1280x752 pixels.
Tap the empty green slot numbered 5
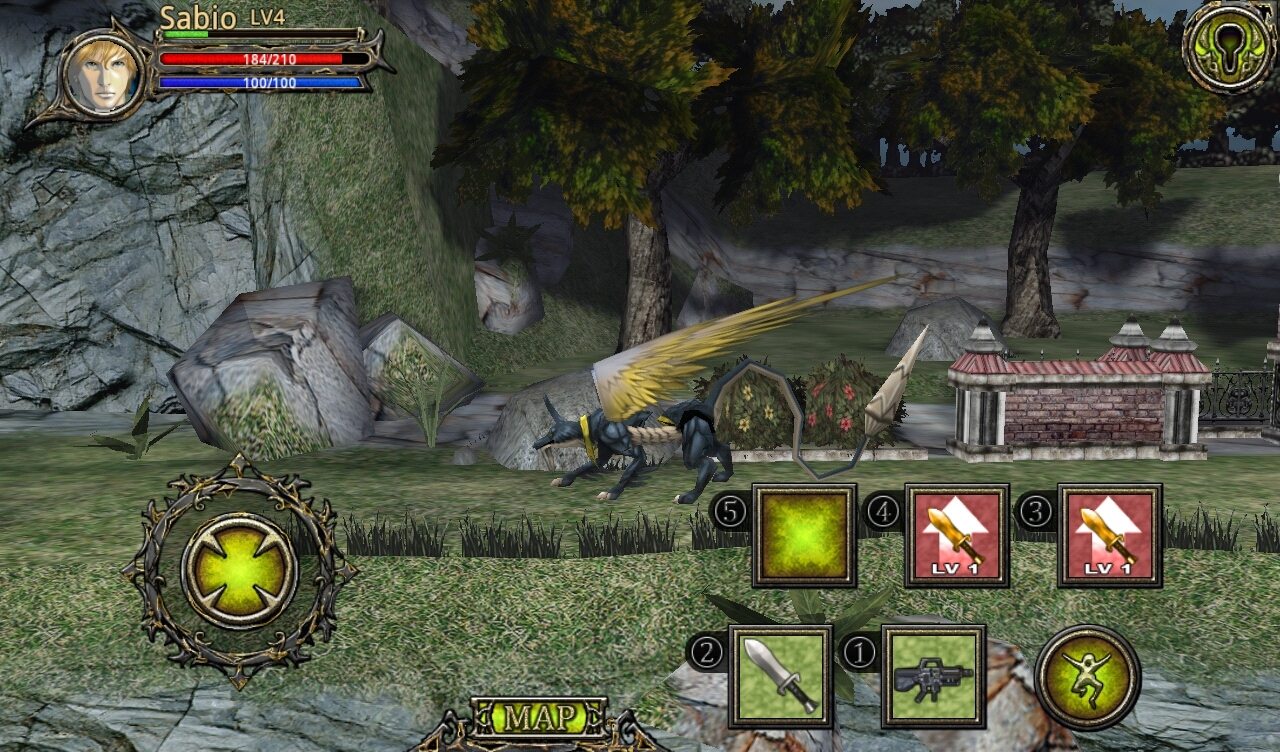tap(804, 536)
